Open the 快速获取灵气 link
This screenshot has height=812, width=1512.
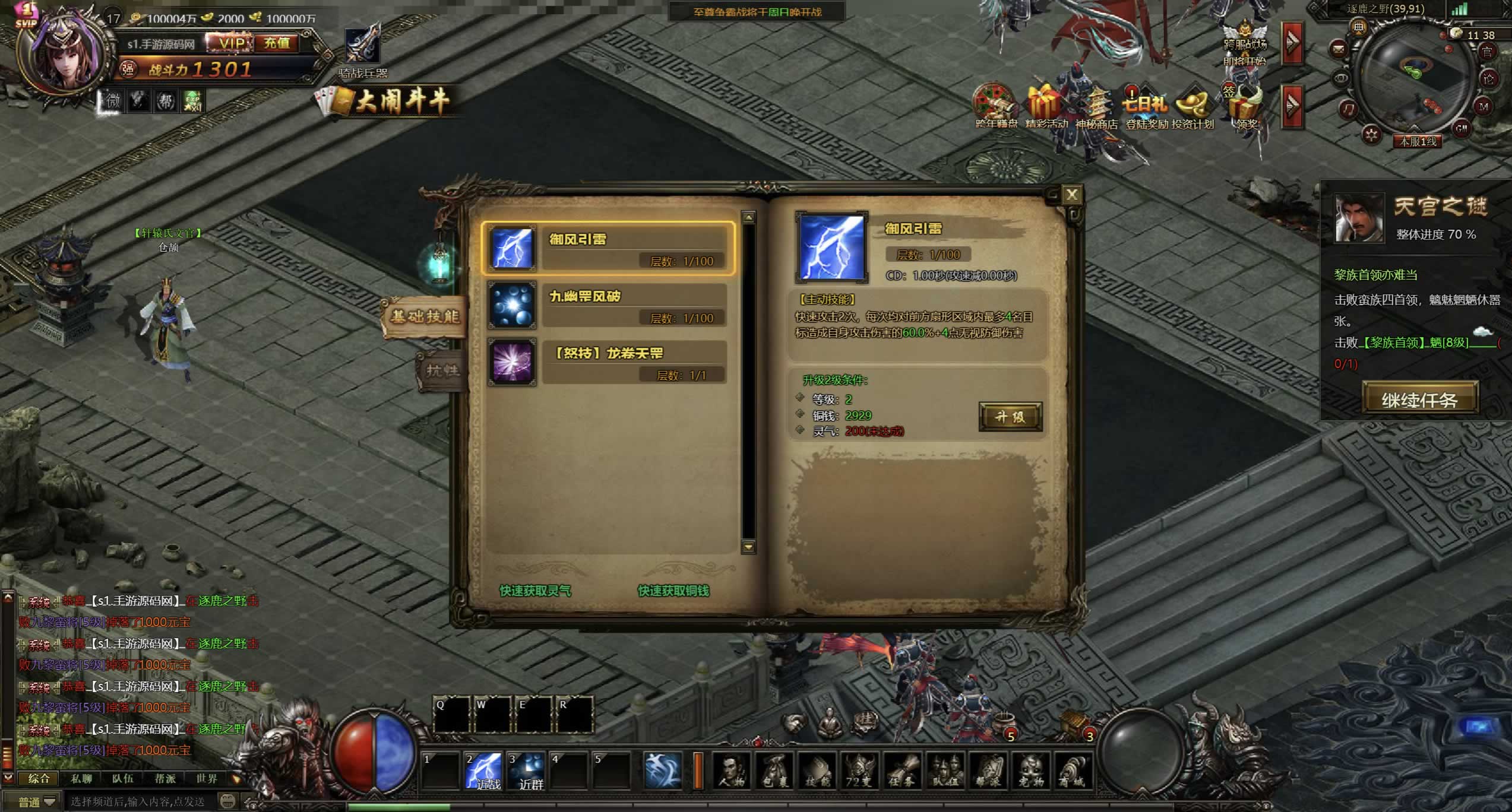point(535,591)
